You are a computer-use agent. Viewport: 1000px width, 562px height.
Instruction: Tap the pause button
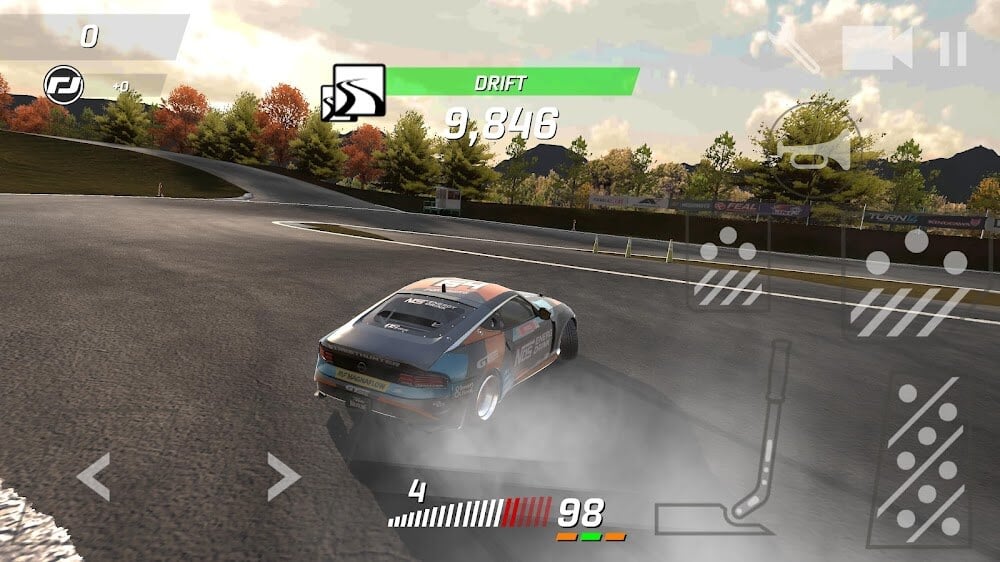click(953, 49)
